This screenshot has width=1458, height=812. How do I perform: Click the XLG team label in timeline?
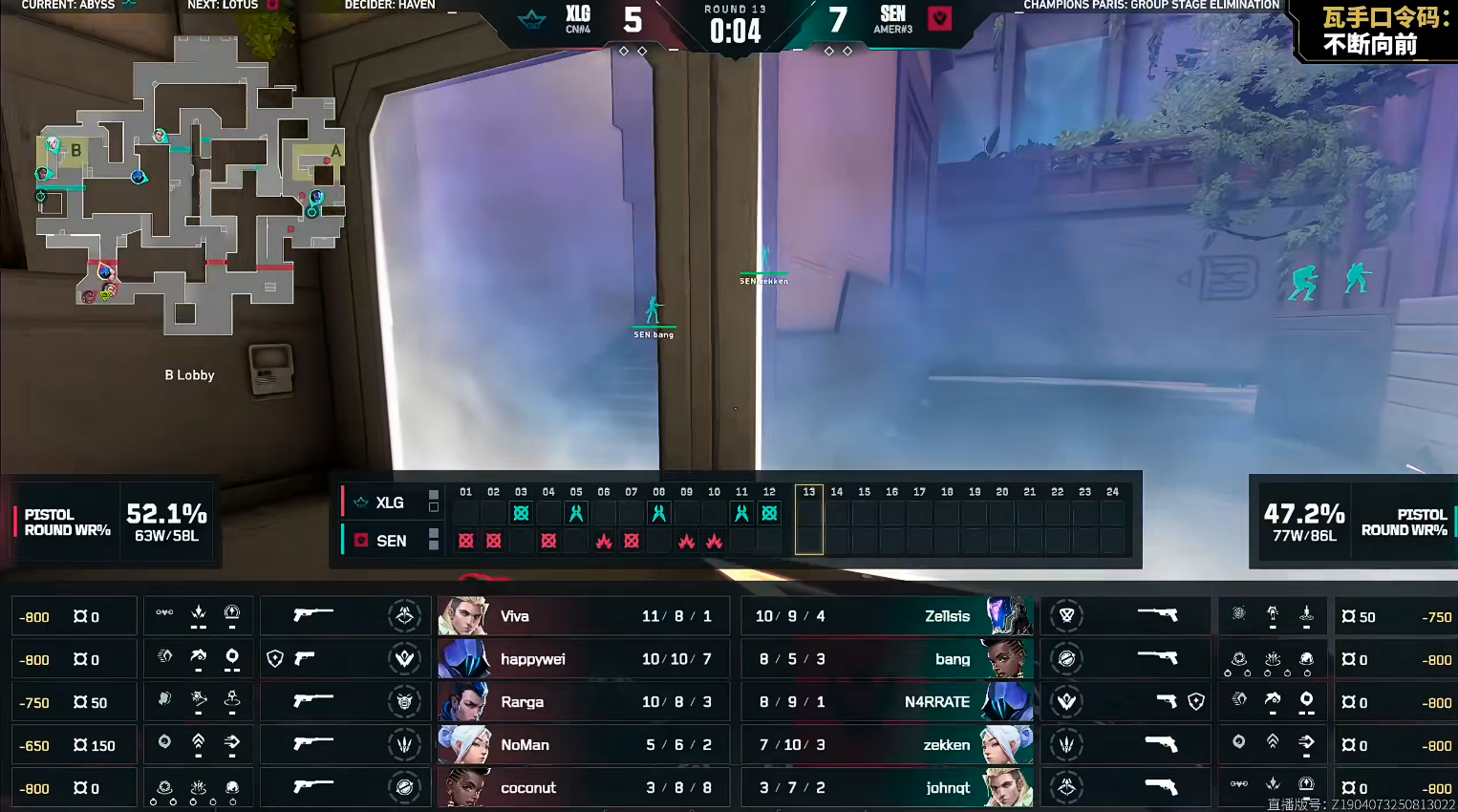(389, 502)
